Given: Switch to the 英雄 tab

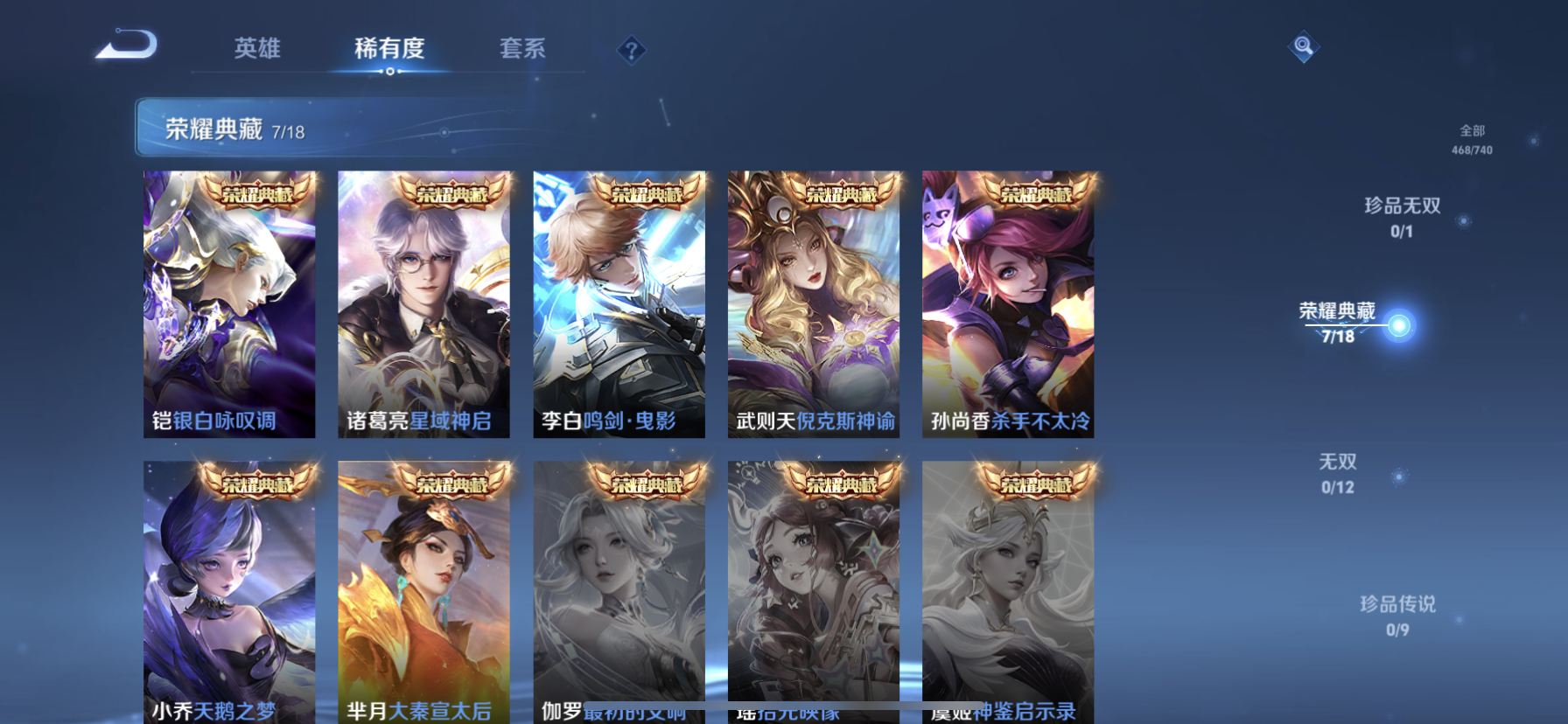Looking at the screenshot, I should [x=256, y=50].
